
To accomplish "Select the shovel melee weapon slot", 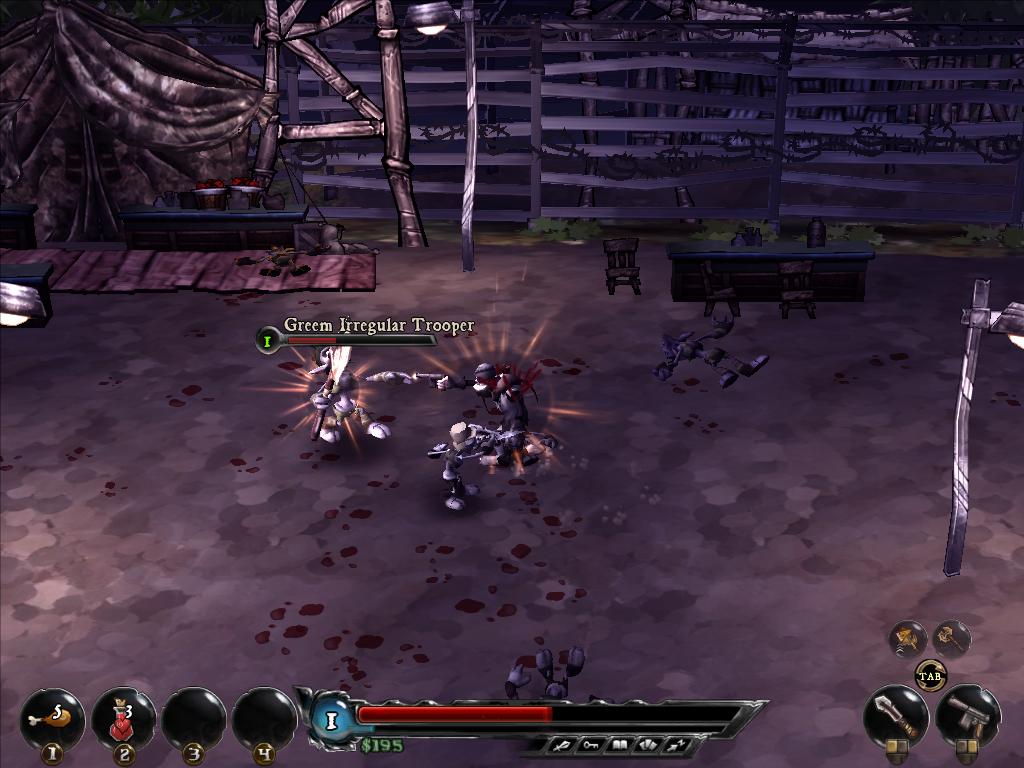I will pos(895,714).
